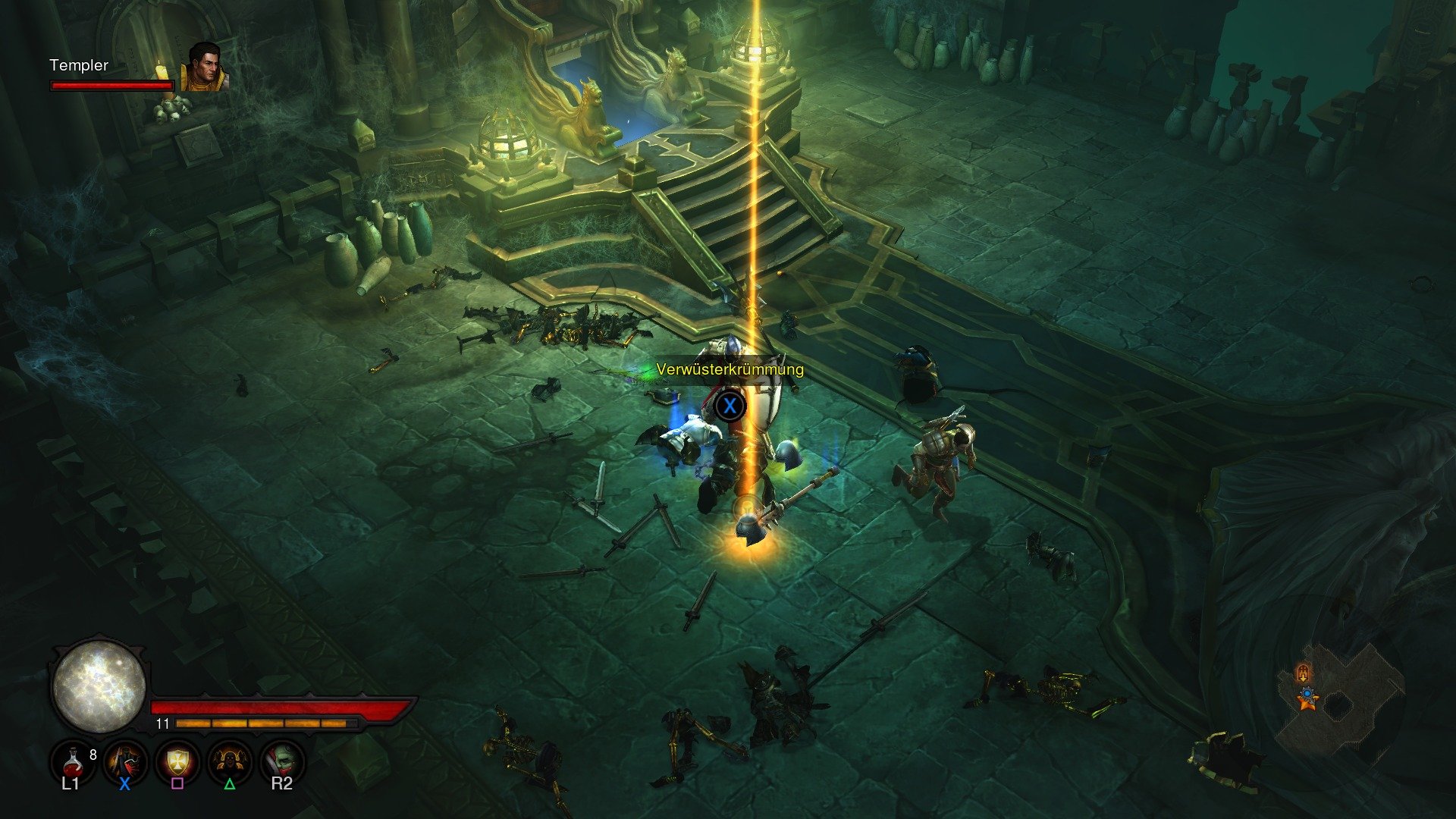1456x819 pixels.
Task: Click the level 11 indicator
Action: [161, 724]
